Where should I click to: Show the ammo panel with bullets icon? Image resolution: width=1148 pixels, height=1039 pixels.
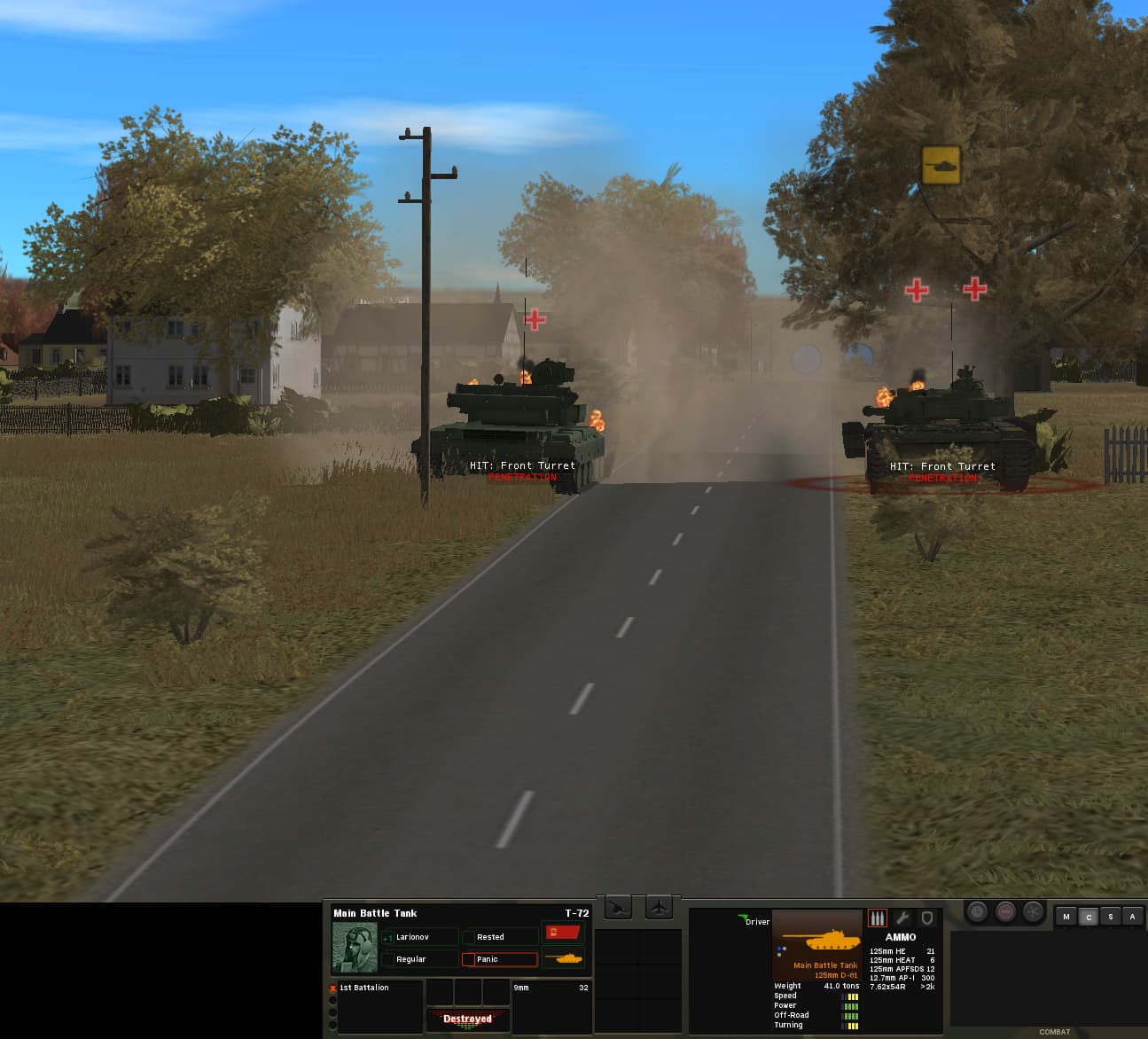[x=878, y=918]
